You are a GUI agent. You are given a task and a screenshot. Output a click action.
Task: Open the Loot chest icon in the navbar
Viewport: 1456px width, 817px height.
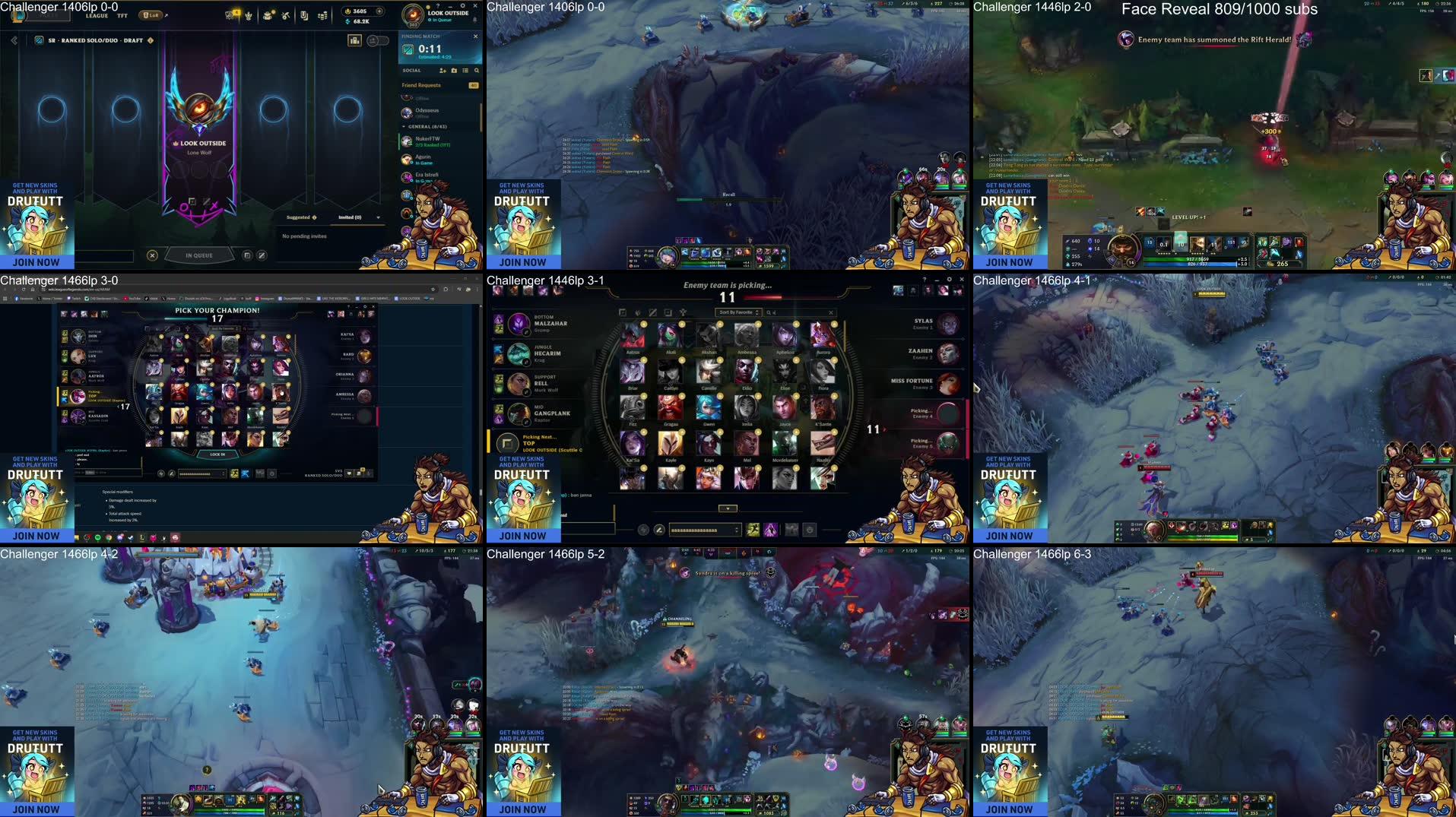point(268,14)
